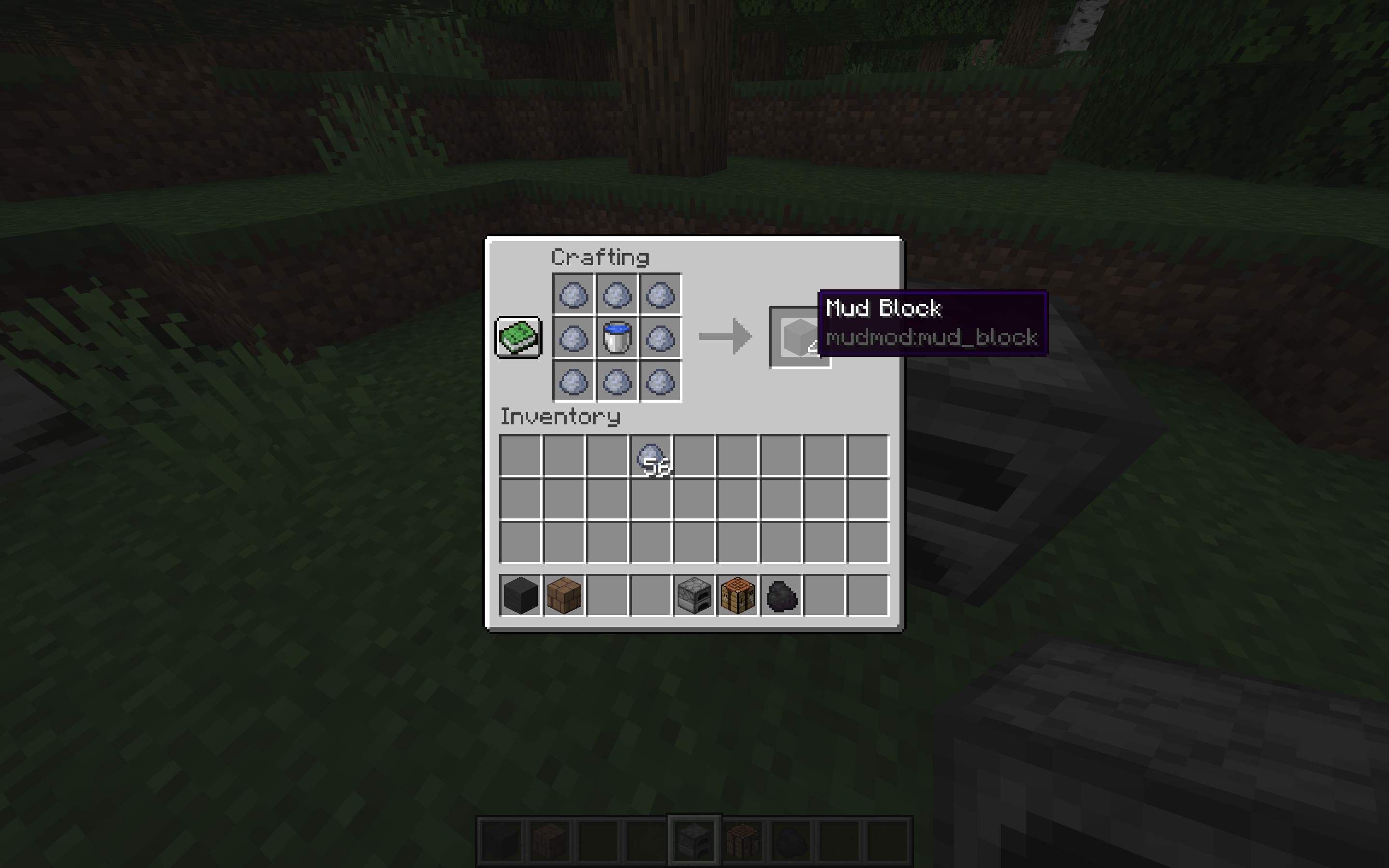This screenshot has height=868, width=1389.
Task: Open the green recipe book
Action: (518, 339)
